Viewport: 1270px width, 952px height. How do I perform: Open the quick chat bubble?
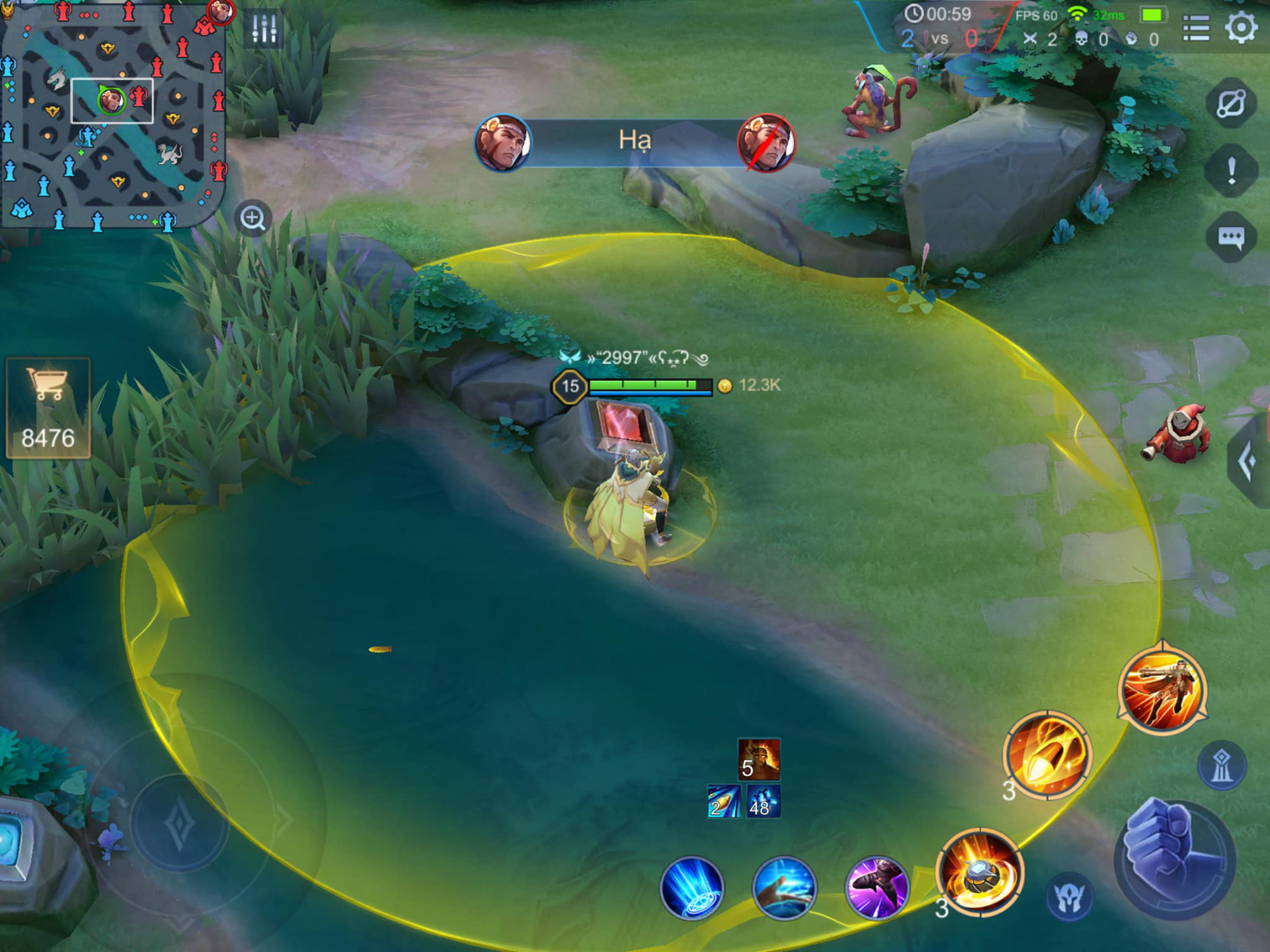(x=1231, y=238)
